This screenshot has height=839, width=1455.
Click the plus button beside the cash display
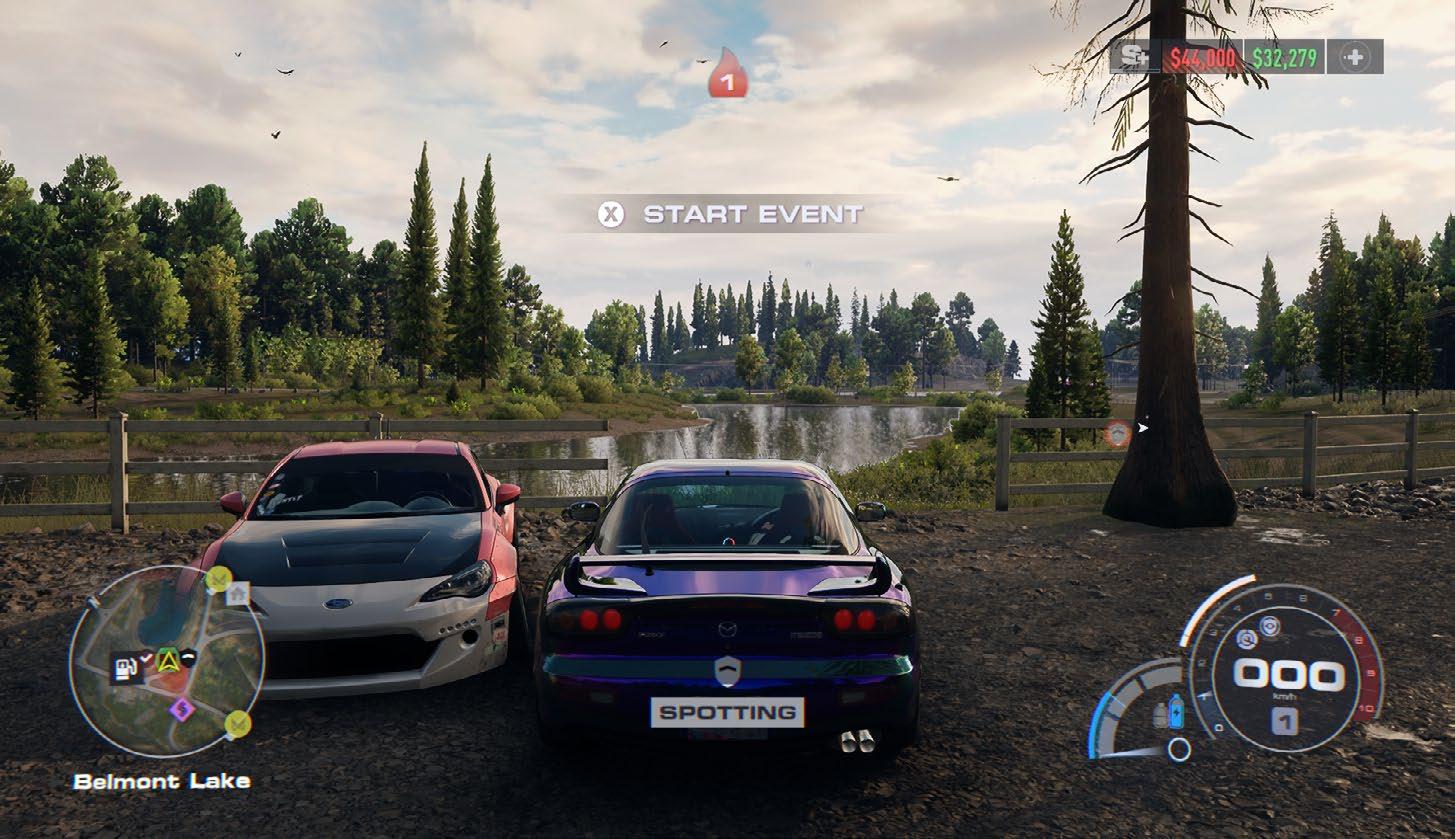pyautogui.click(x=1355, y=57)
